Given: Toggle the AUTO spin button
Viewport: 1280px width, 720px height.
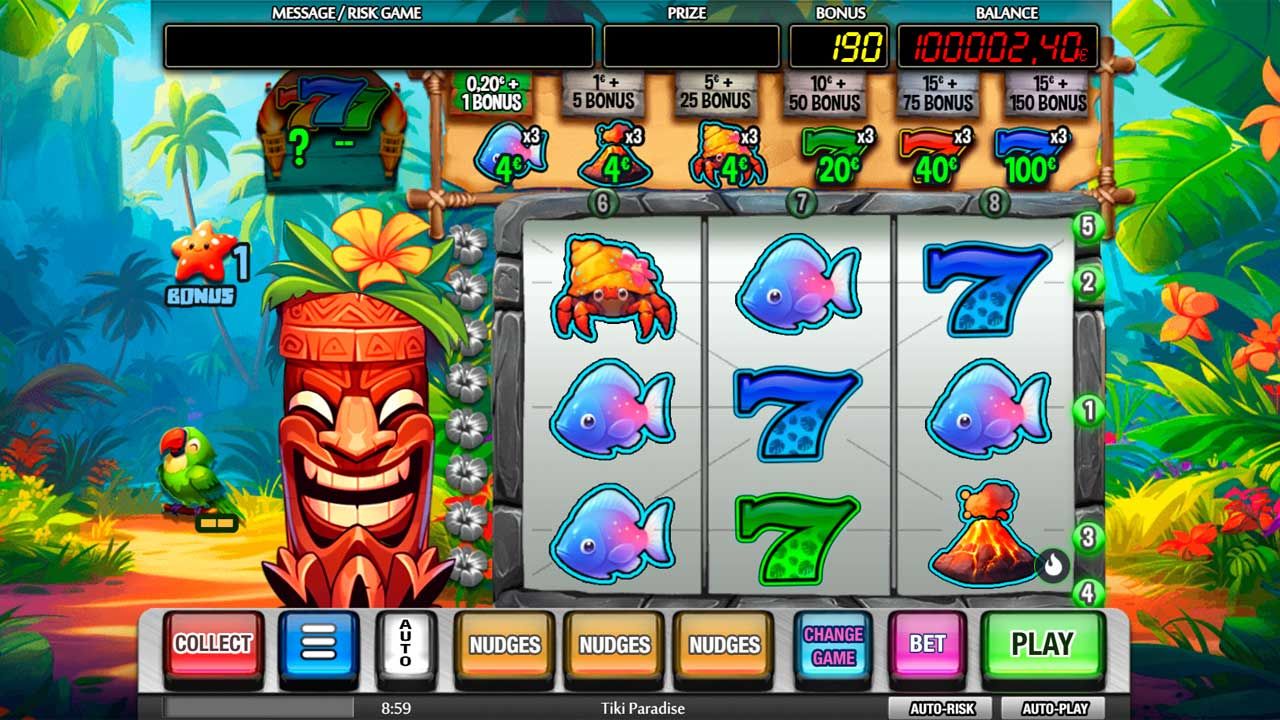Looking at the screenshot, I should coord(403,645).
